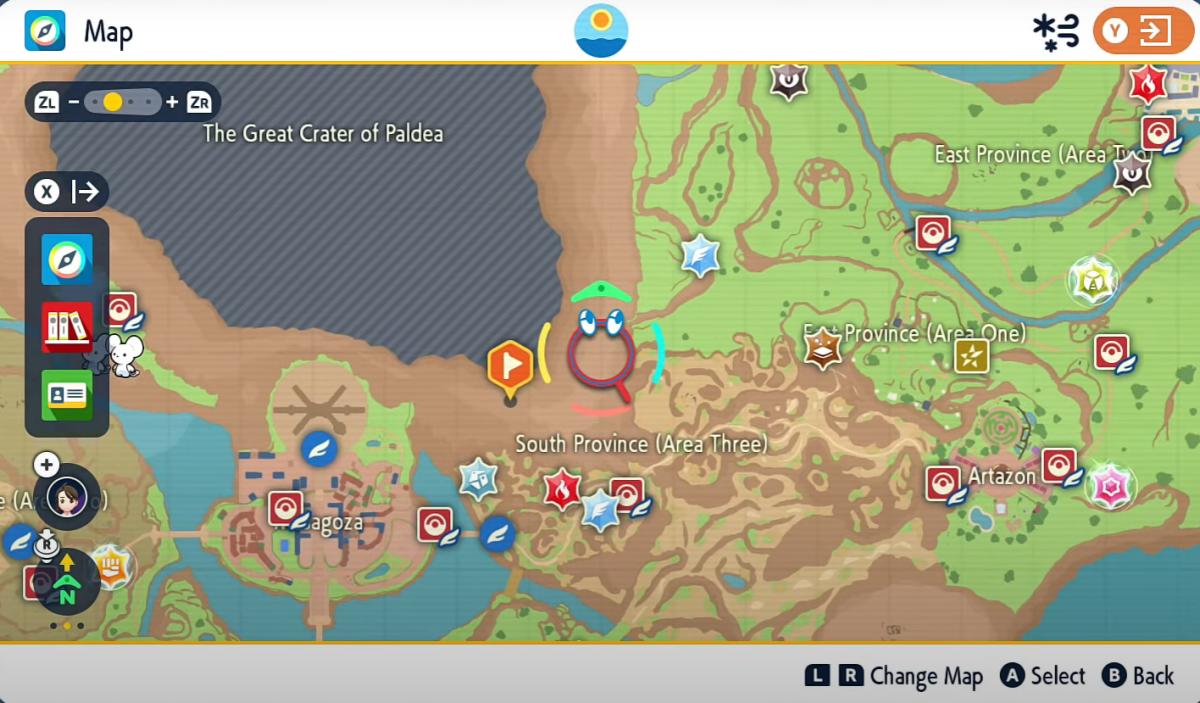Open the Pokédex bookshelf icon
Viewport: 1200px width, 703px height.
(67, 327)
